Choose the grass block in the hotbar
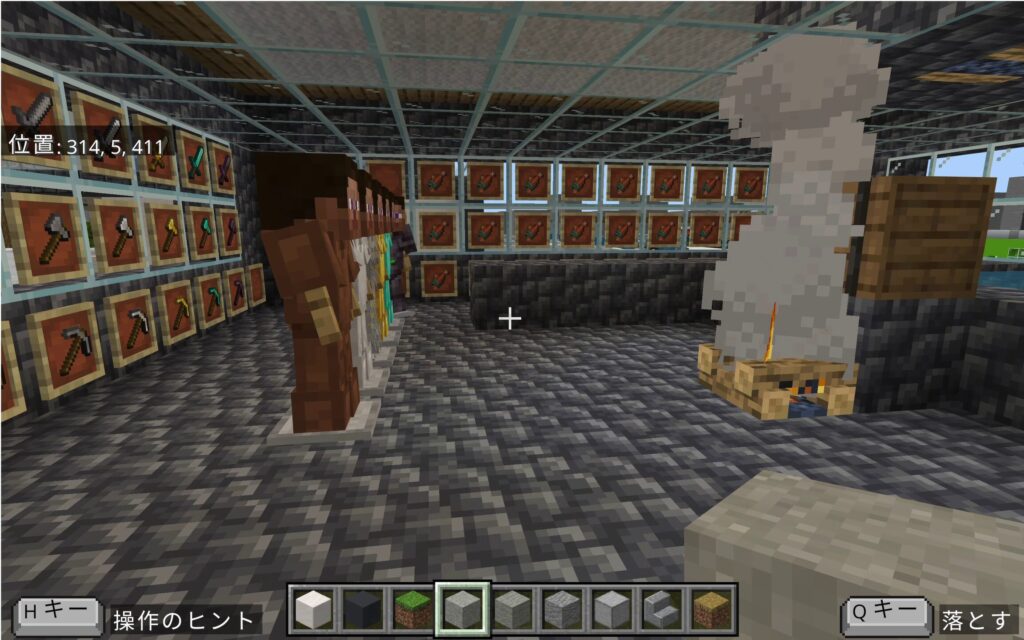The width and height of the screenshot is (1024, 640). [x=412, y=609]
